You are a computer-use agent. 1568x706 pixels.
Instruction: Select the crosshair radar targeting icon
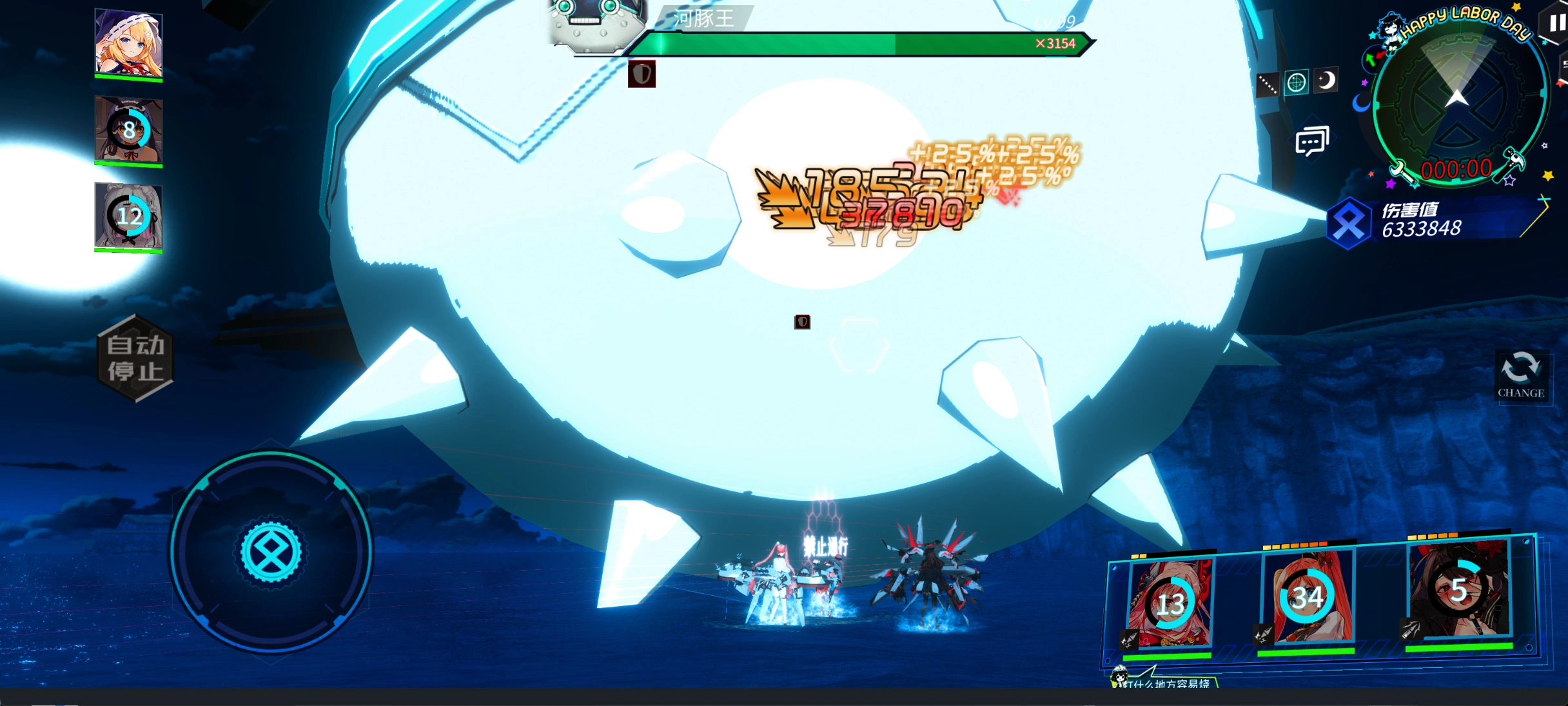[1296, 83]
